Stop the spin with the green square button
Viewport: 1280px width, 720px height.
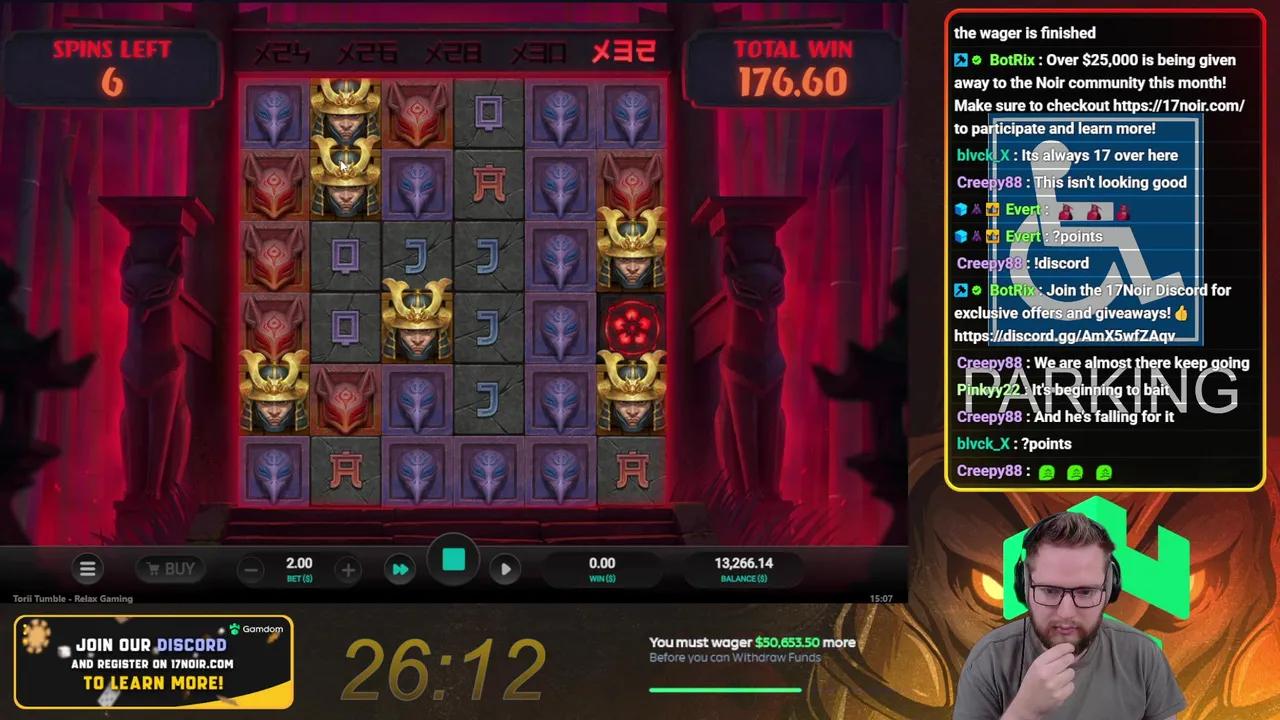(x=453, y=560)
